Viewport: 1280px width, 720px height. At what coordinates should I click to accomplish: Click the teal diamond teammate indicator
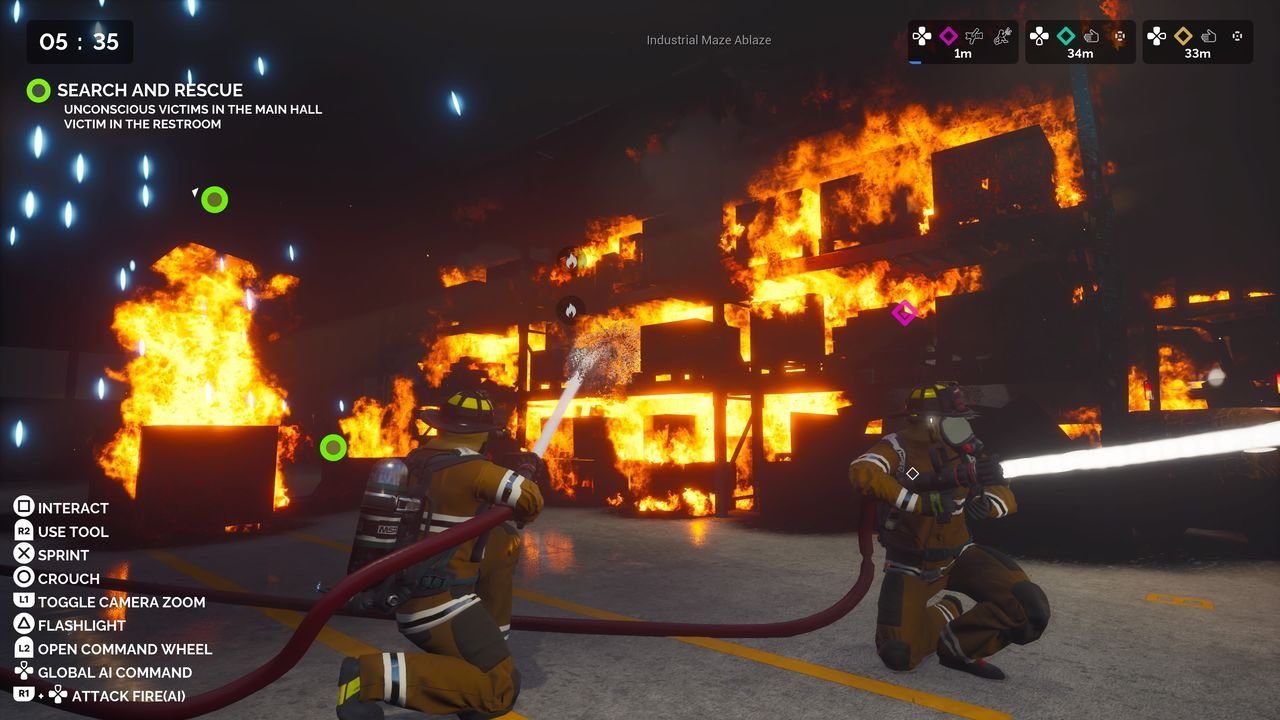coord(1064,35)
